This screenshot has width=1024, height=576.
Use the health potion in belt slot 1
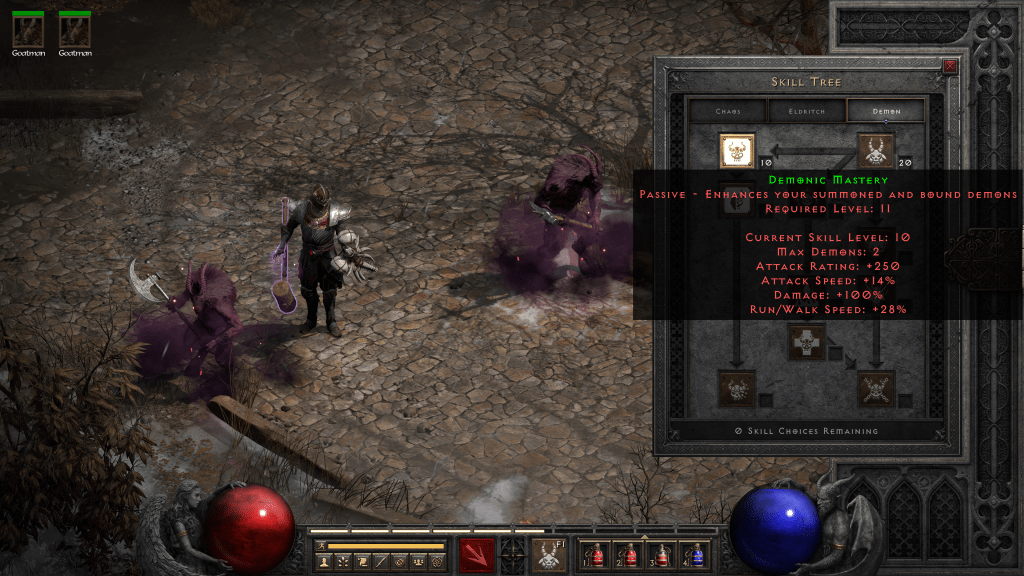click(598, 555)
